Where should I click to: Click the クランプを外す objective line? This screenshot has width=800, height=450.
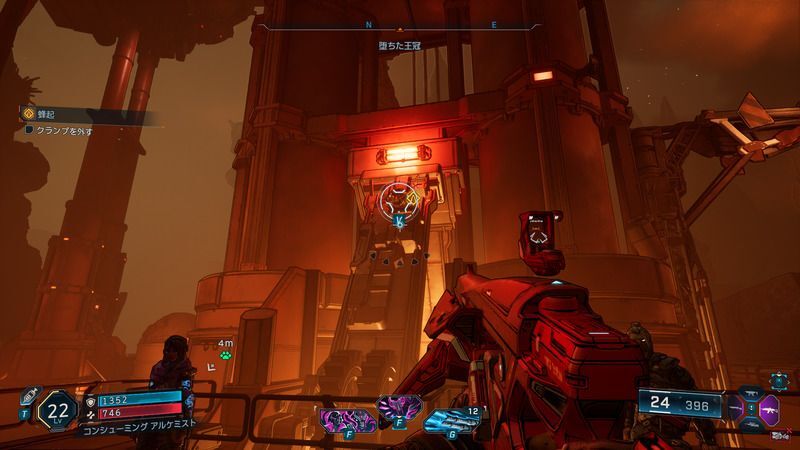[60, 131]
